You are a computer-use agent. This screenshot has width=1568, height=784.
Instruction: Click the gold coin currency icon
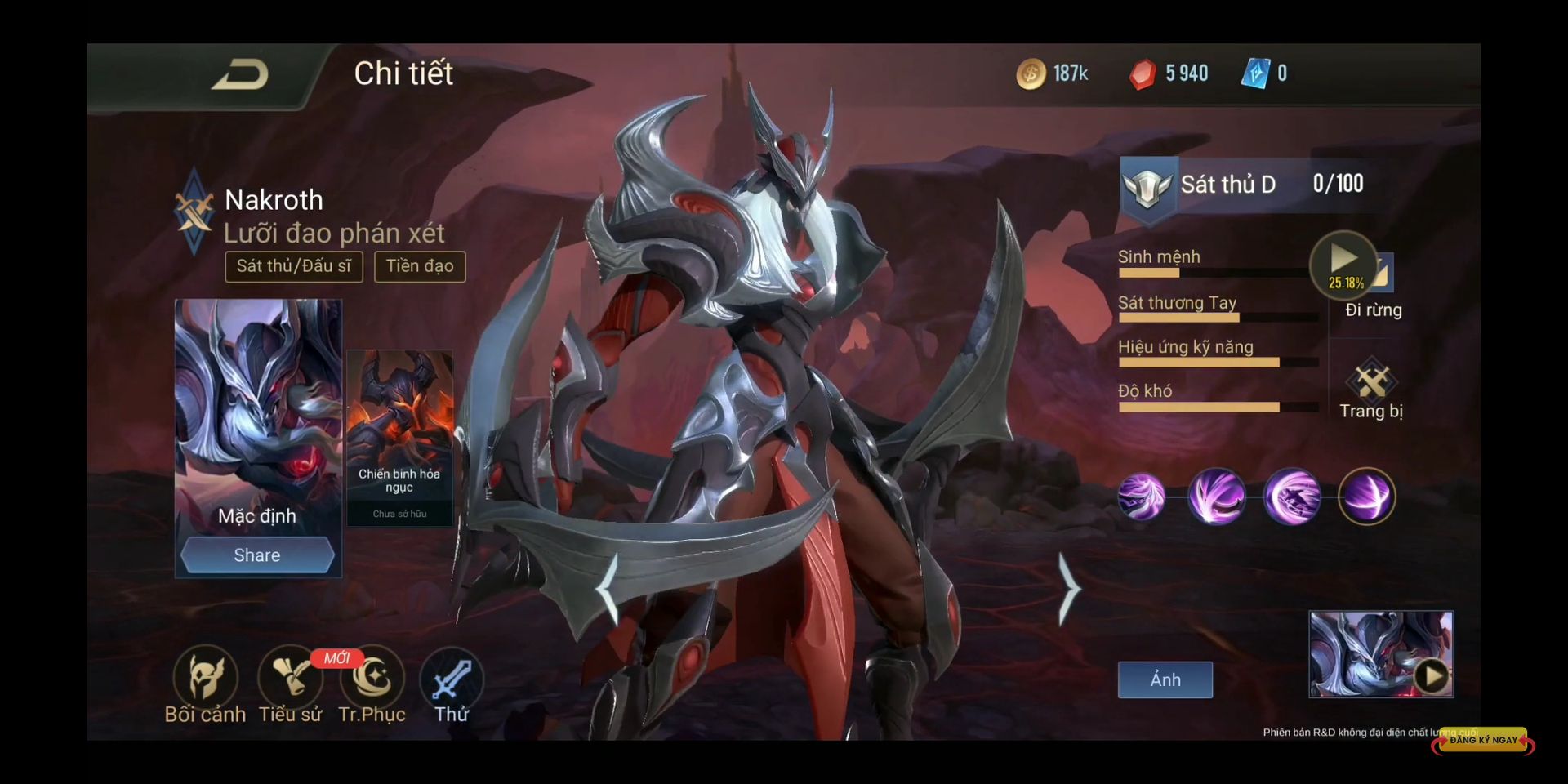(x=1031, y=74)
